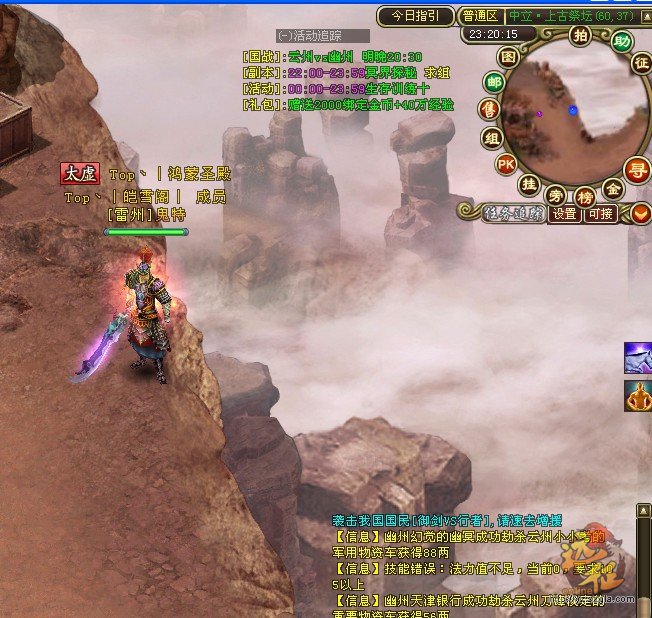Activate the 挂 auto-play button
The width and height of the screenshot is (652, 618).
(529, 184)
